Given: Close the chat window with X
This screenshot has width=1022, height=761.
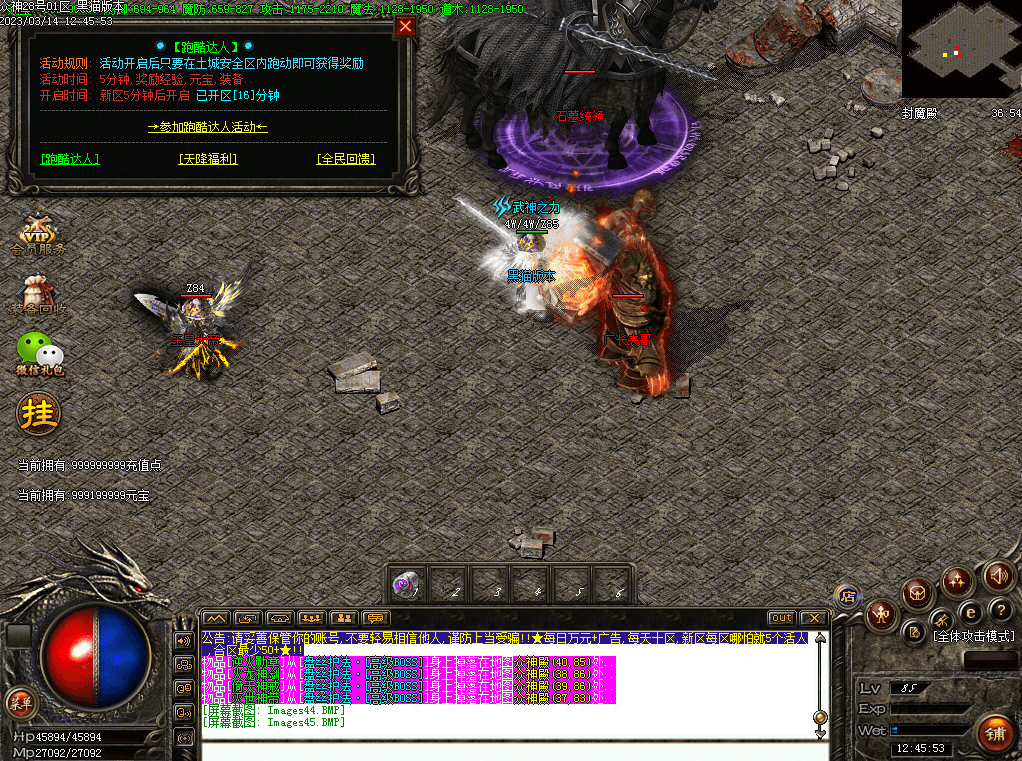Looking at the screenshot, I should tap(814, 618).
